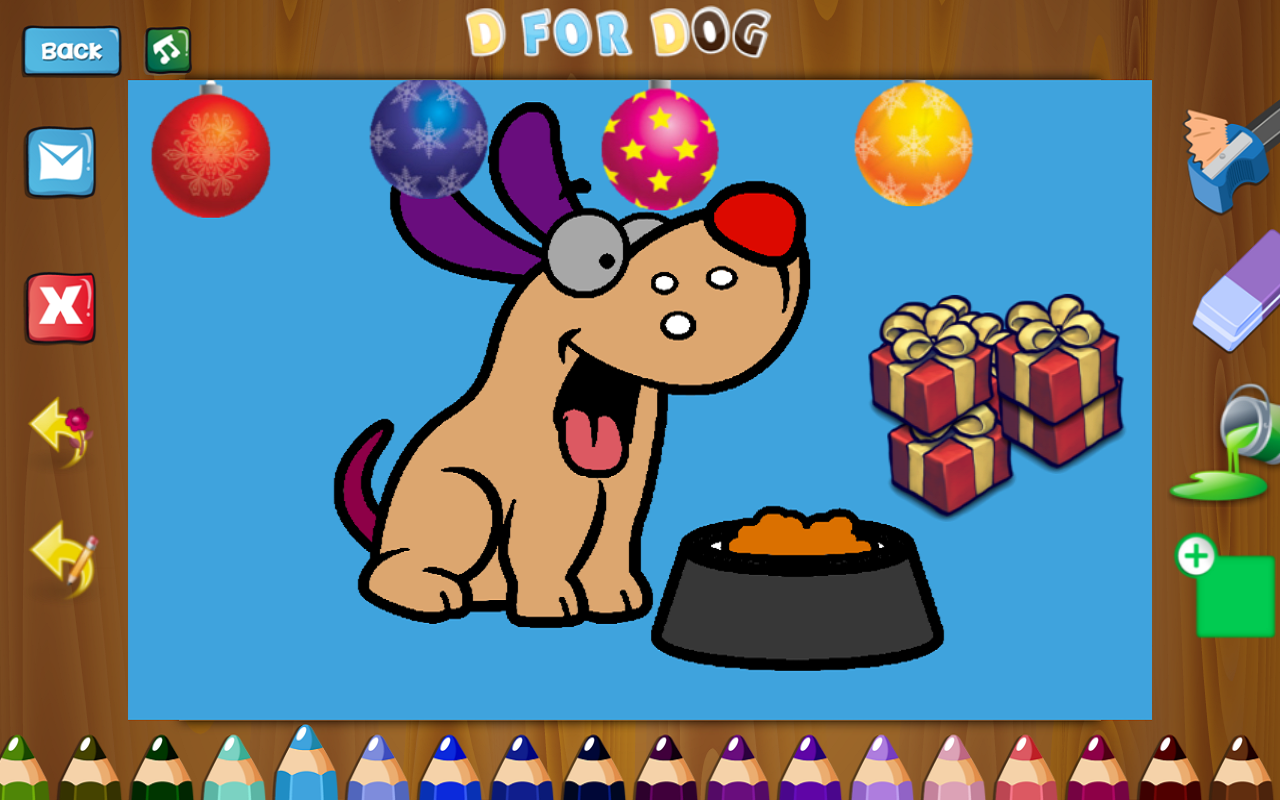1280x800 pixels.
Task: Click the red Christmas ornament
Action: click(x=210, y=155)
